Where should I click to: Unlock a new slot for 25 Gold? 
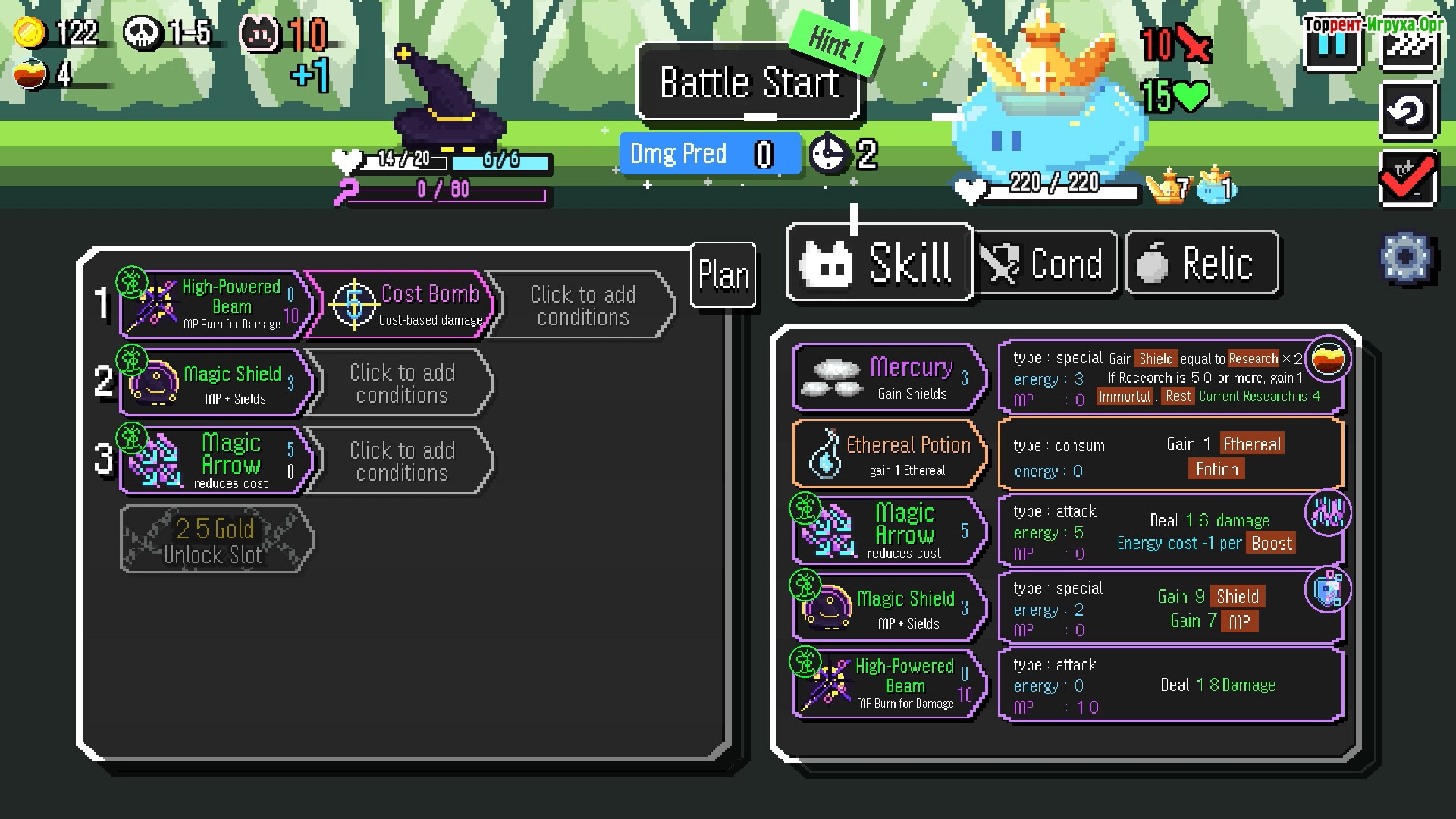[216, 540]
